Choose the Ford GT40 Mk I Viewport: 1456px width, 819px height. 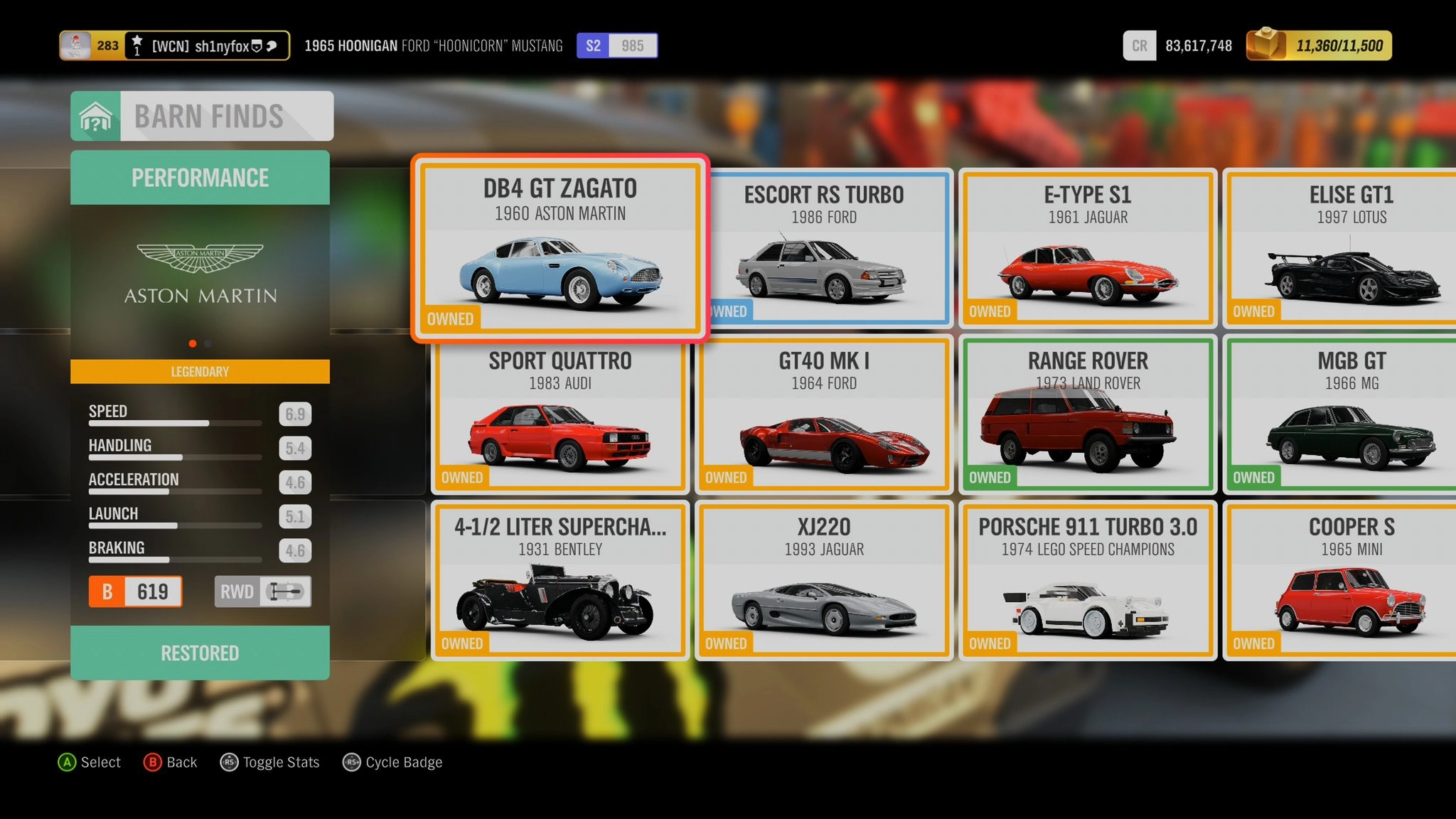(824, 414)
